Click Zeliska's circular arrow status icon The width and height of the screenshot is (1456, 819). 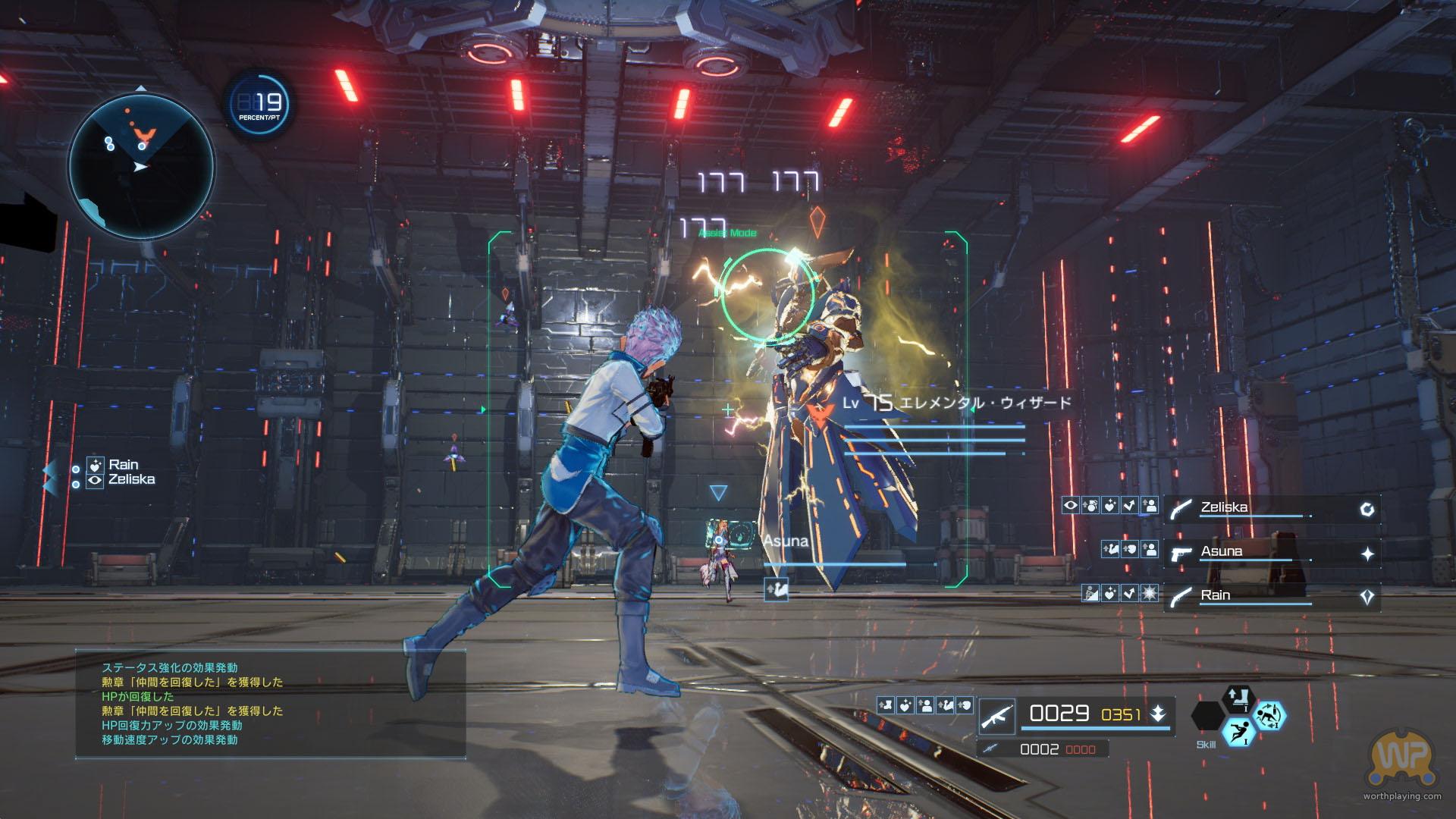tap(1367, 510)
